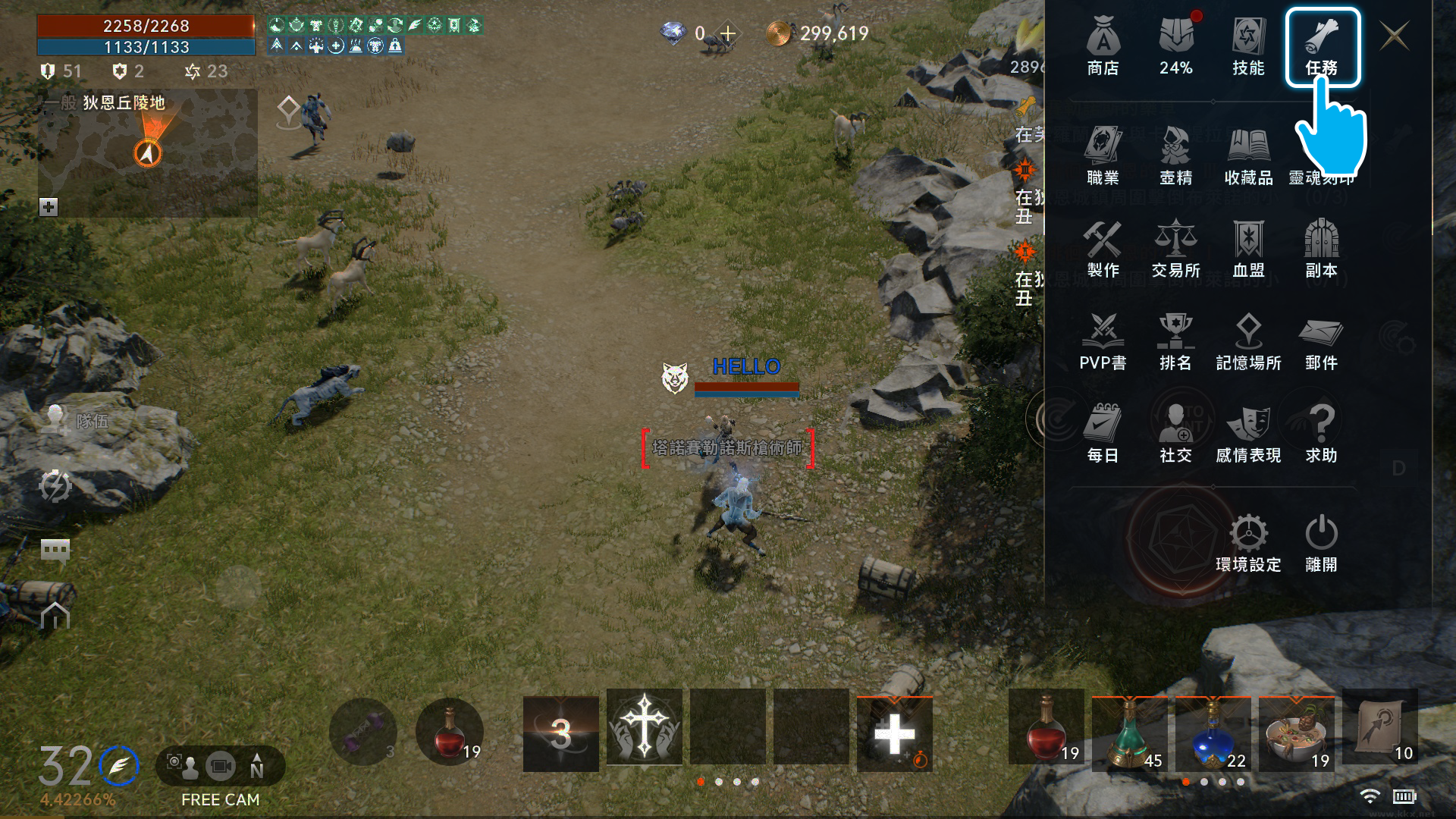Open the 職業 class menu
The image size is (1456, 819).
point(1103,155)
